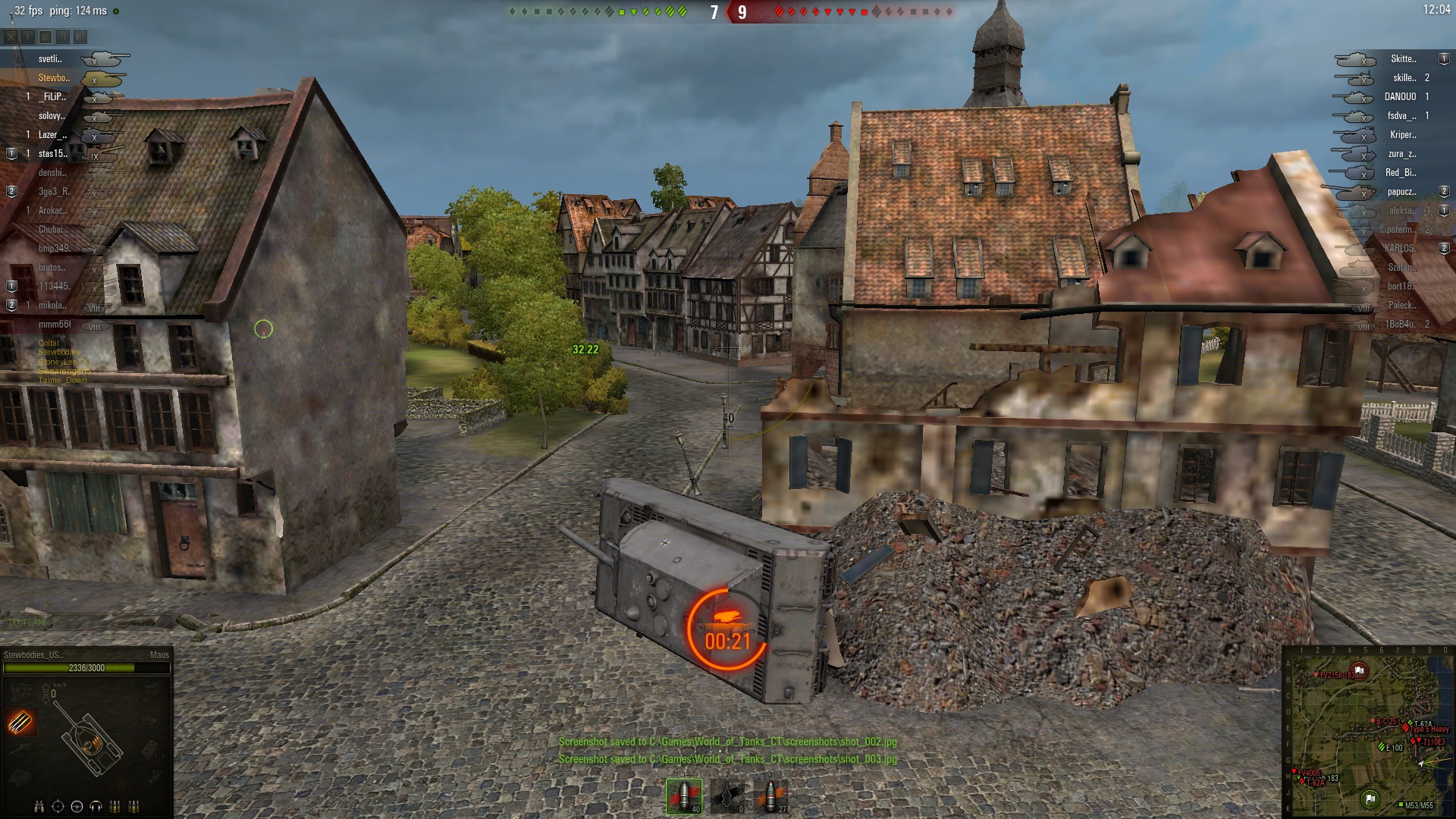Open the TO TEAM chat input

click(x=27, y=623)
